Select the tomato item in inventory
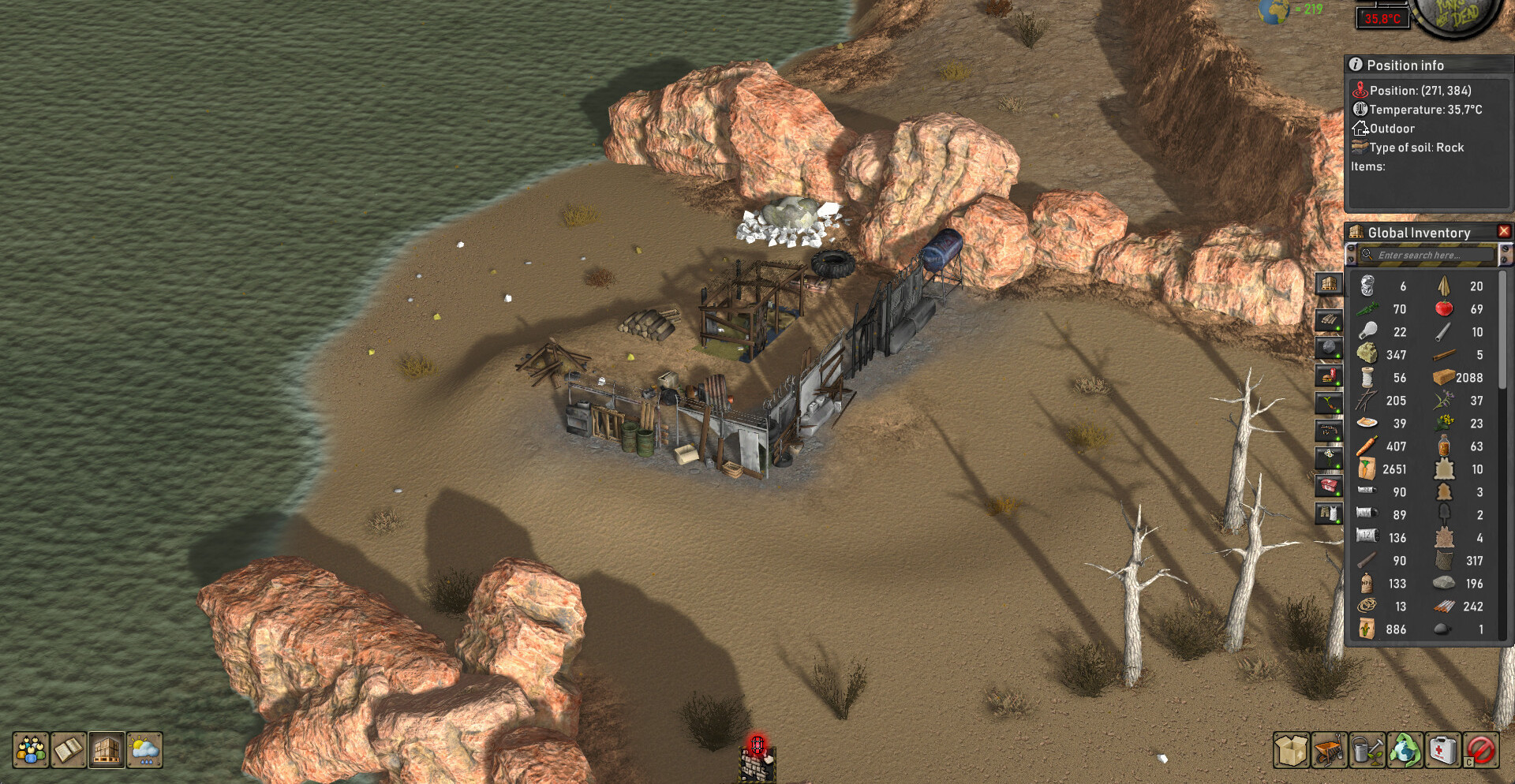This screenshot has height=784, width=1515. (1444, 308)
